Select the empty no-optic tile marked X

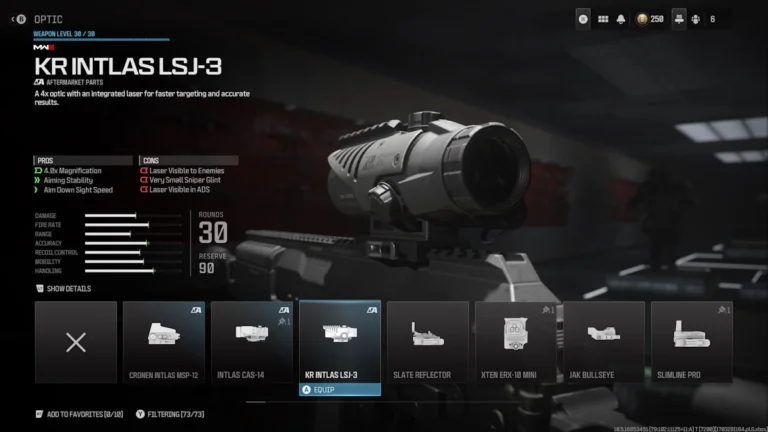click(76, 342)
